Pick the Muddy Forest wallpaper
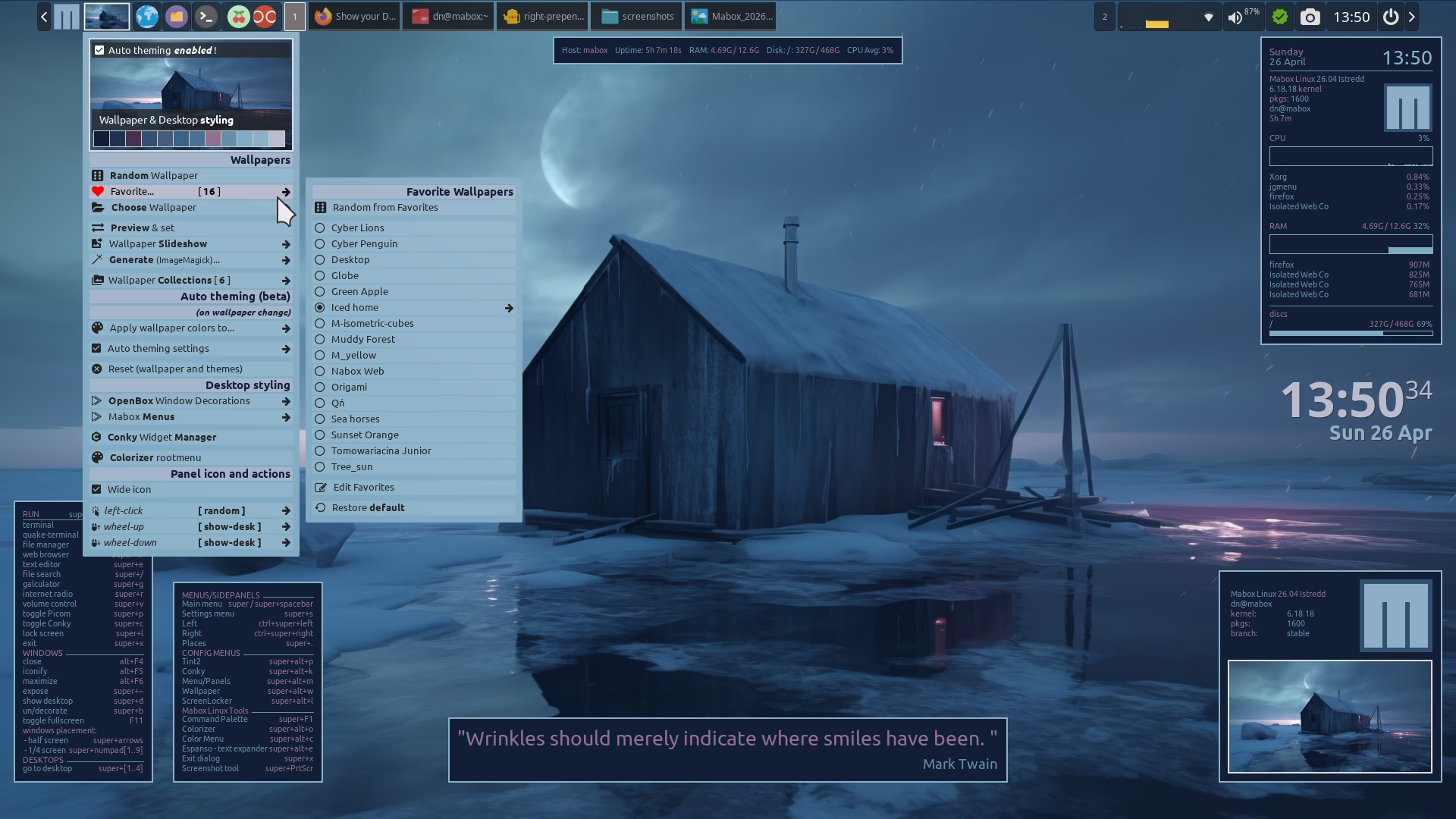1456x819 pixels. [x=362, y=339]
